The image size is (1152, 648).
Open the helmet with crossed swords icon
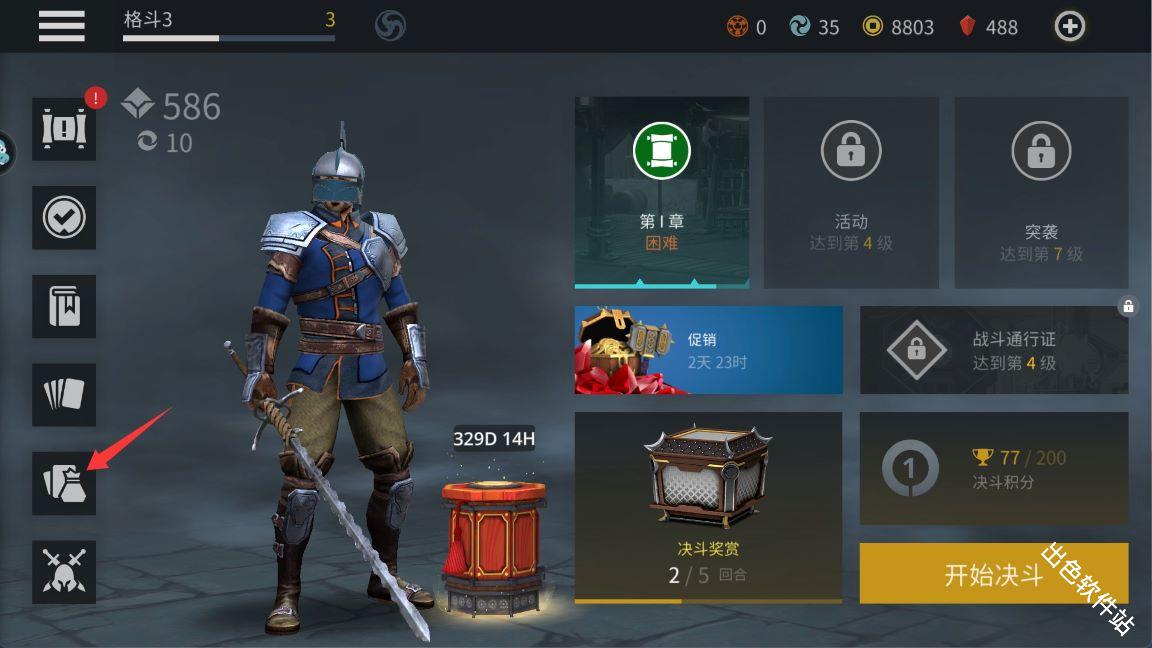pyautogui.click(x=64, y=572)
